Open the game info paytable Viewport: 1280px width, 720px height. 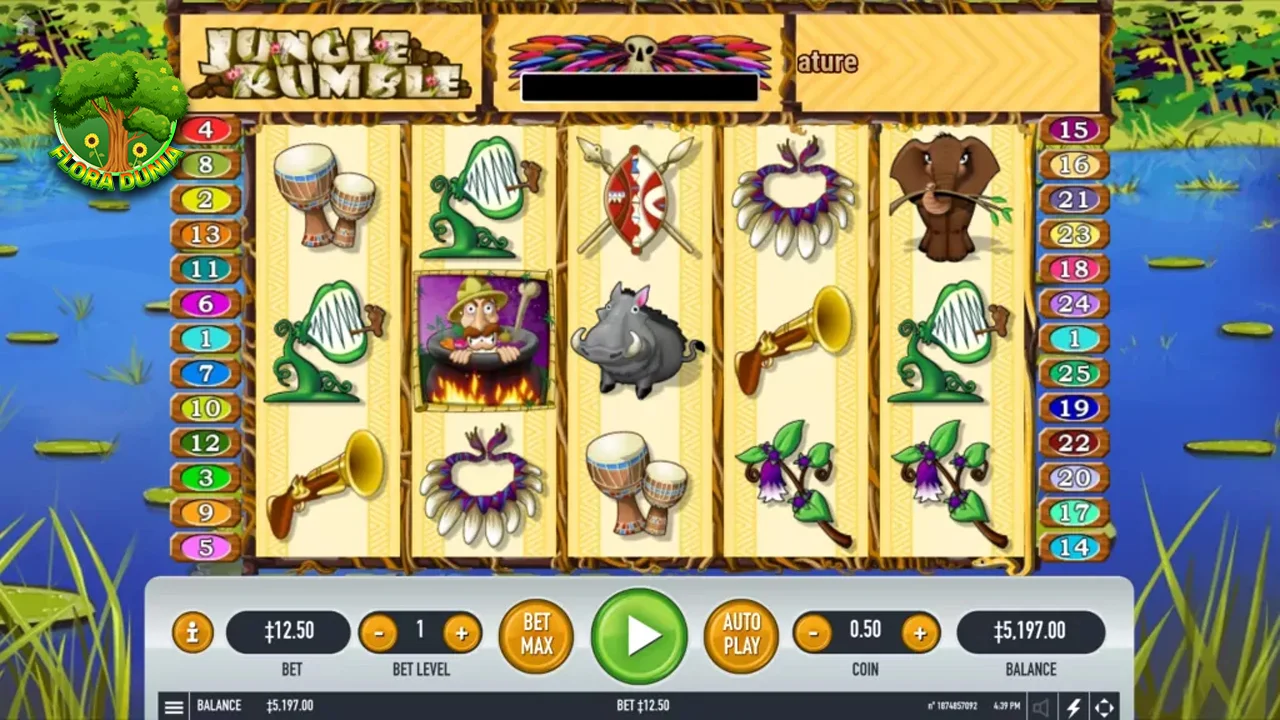[193, 632]
